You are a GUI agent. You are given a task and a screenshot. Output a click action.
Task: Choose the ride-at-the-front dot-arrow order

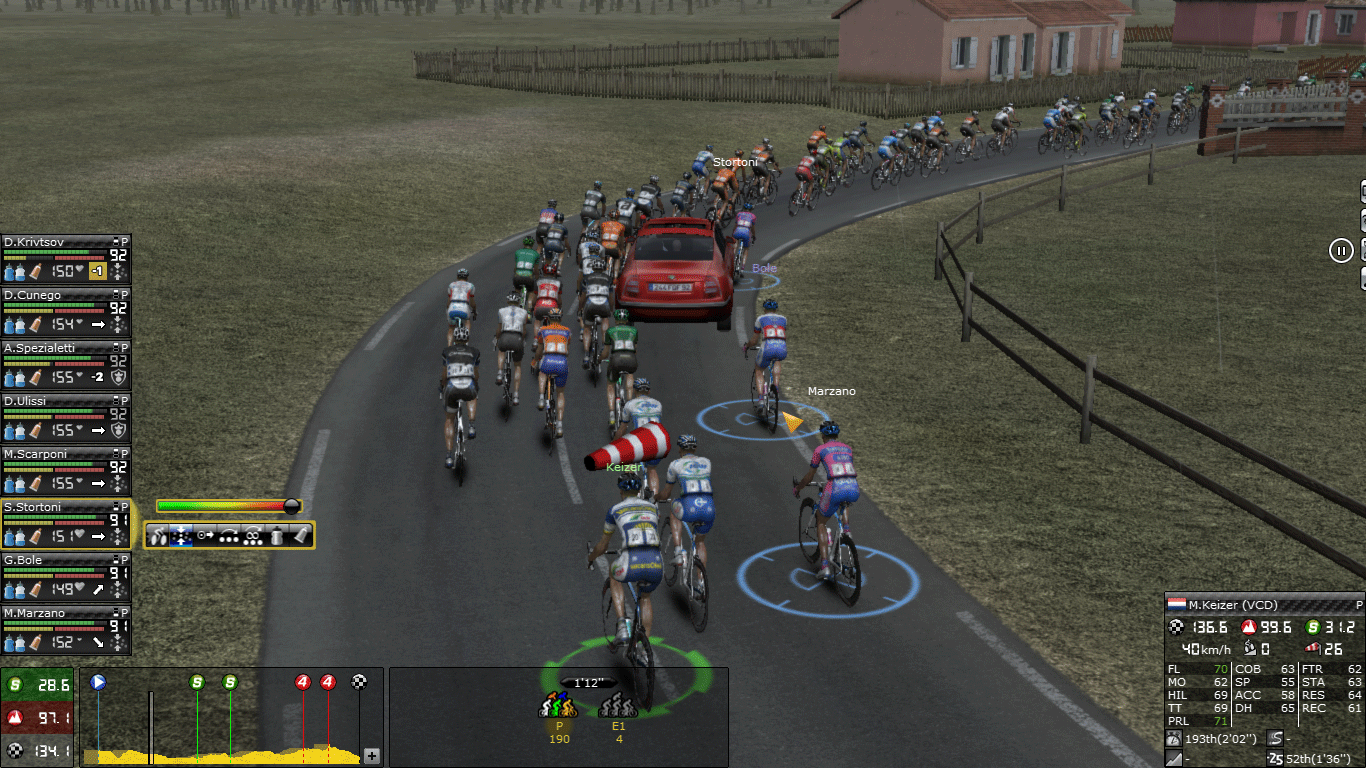(206, 536)
